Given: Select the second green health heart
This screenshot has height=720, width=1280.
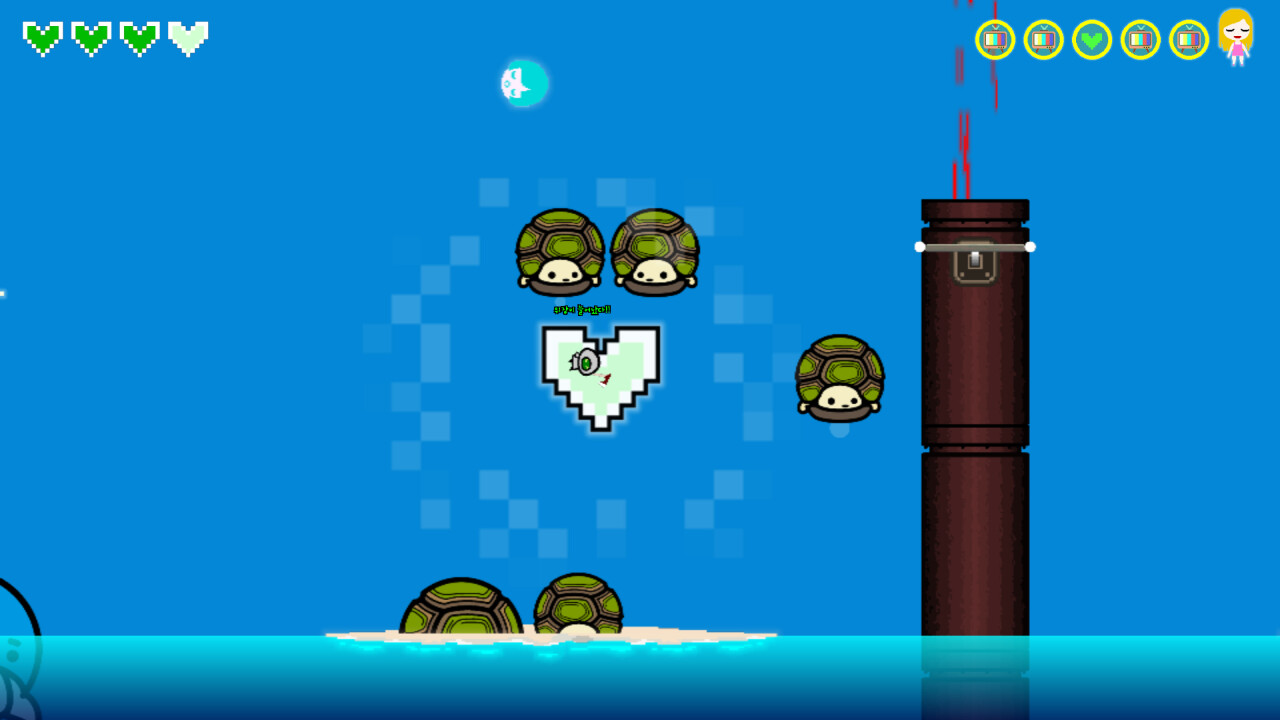Looking at the screenshot, I should pos(90,38).
